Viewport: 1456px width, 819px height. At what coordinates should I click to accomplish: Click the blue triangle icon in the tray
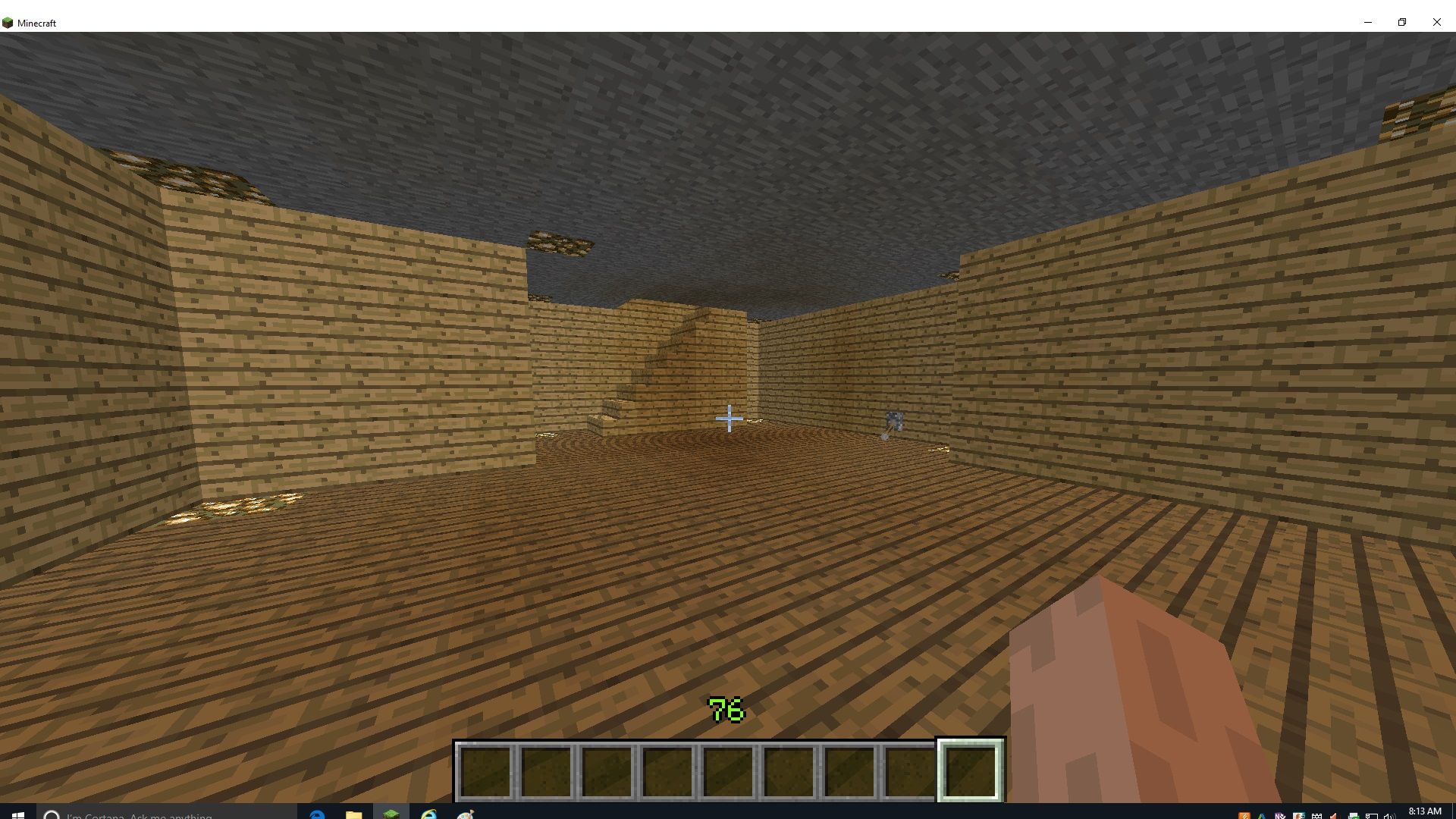(1260, 814)
